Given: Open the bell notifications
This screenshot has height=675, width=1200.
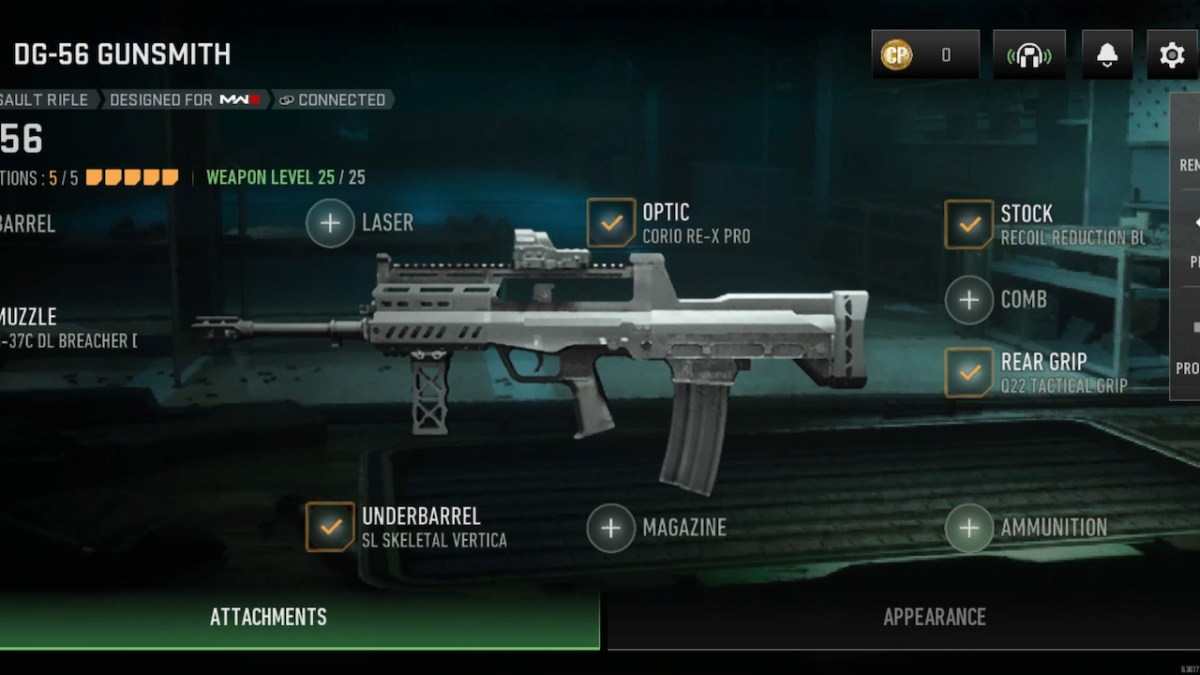Looking at the screenshot, I should point(1107,55).
